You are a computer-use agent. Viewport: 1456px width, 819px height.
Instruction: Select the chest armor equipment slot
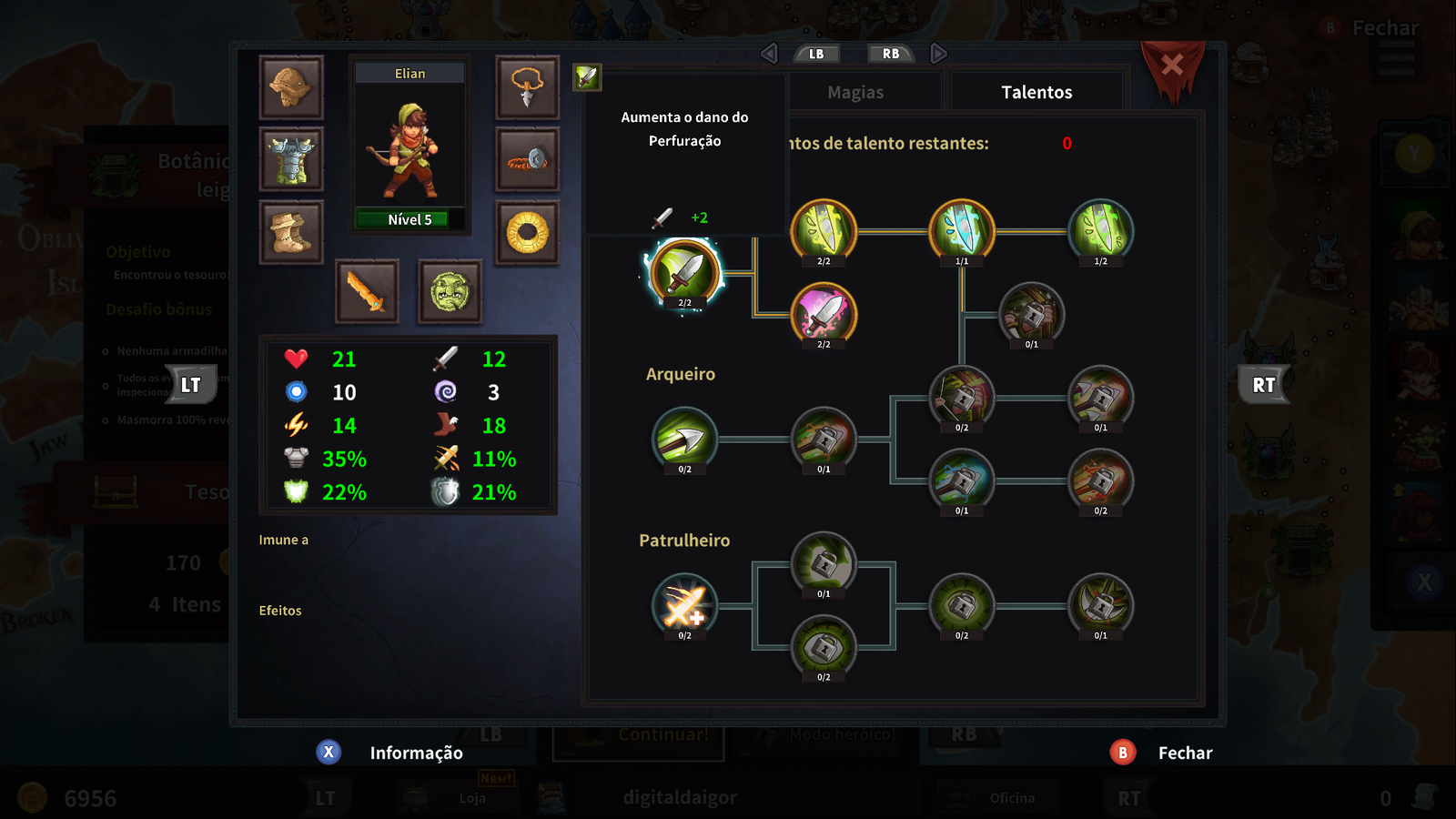(x=291, y=159)
